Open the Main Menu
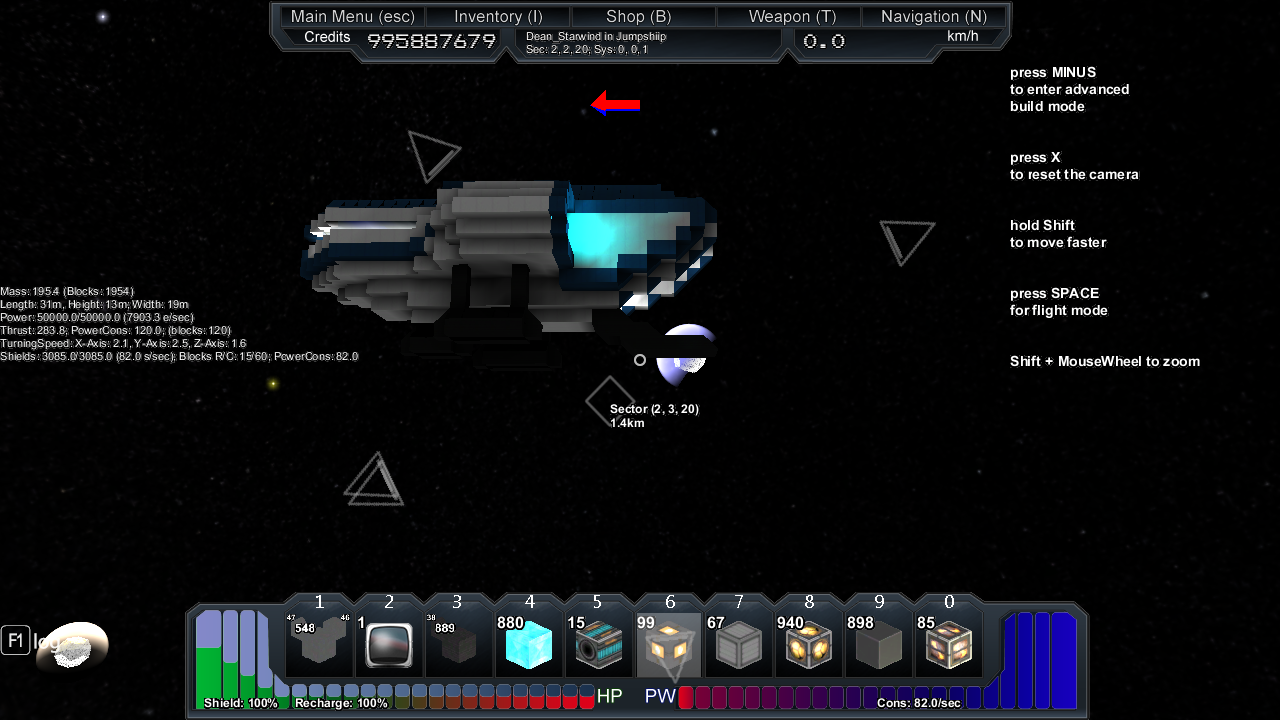Image resolution: width=1280 pixels, height=720 pixels. click(353, 16)
